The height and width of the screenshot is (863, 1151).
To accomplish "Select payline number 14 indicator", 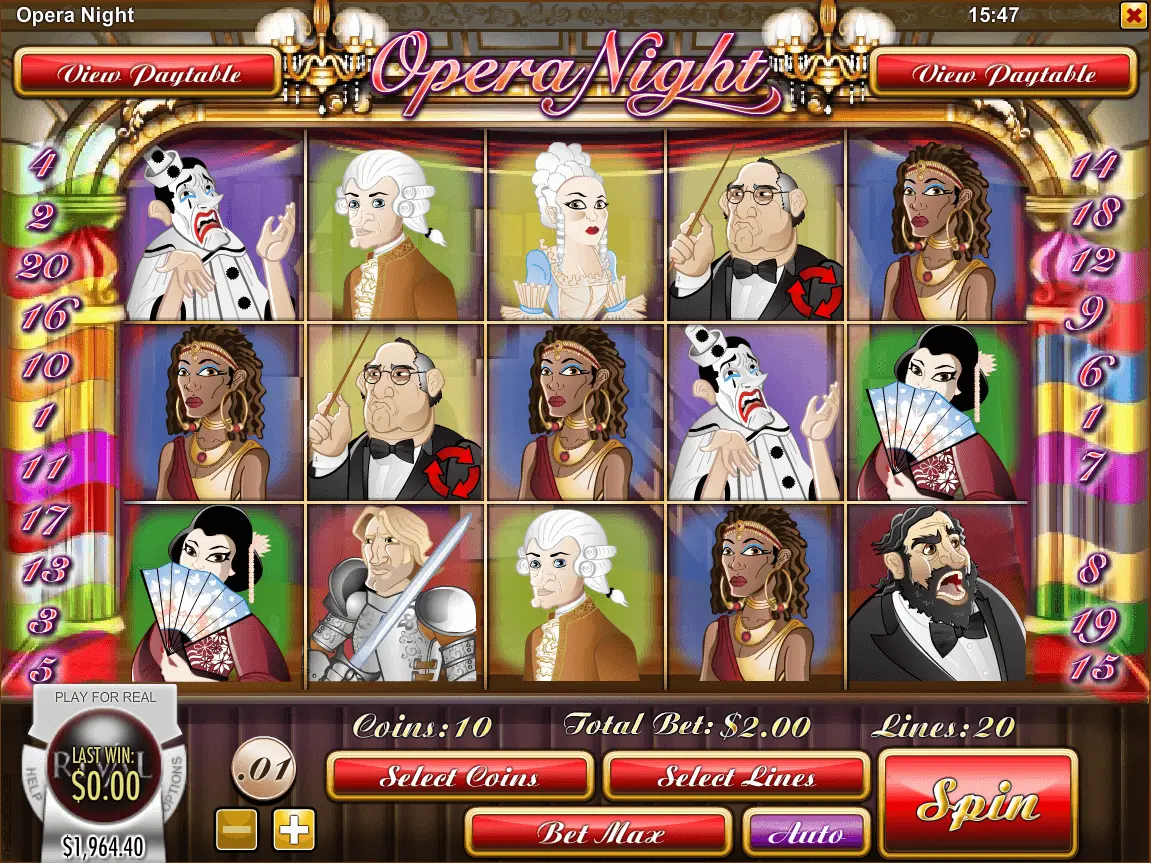I will point(1092,165).
